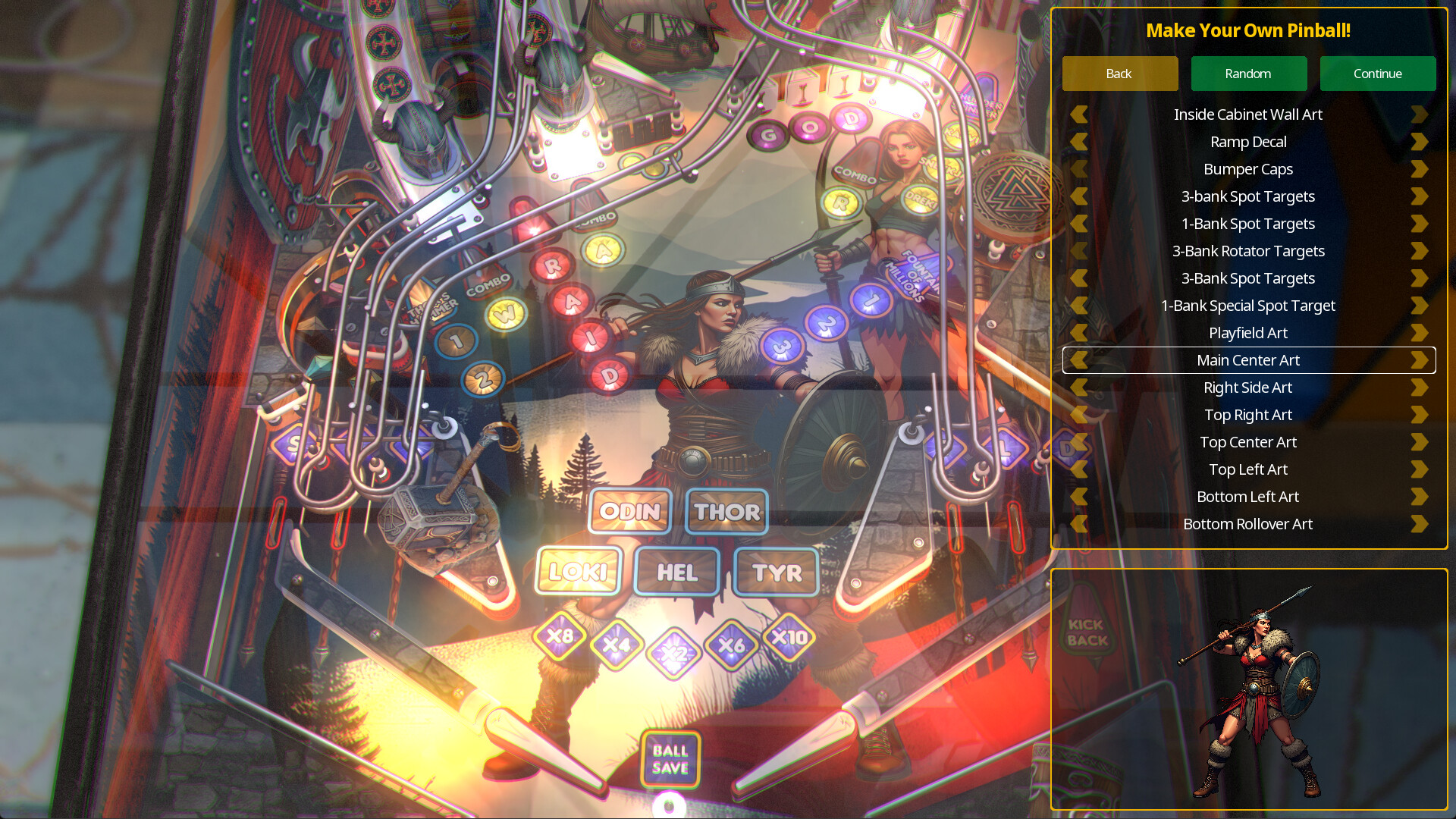Screen dimensions: 1456x819
Task: Advance Bumper Caps to next option
Action: [x=1419, y=169]
